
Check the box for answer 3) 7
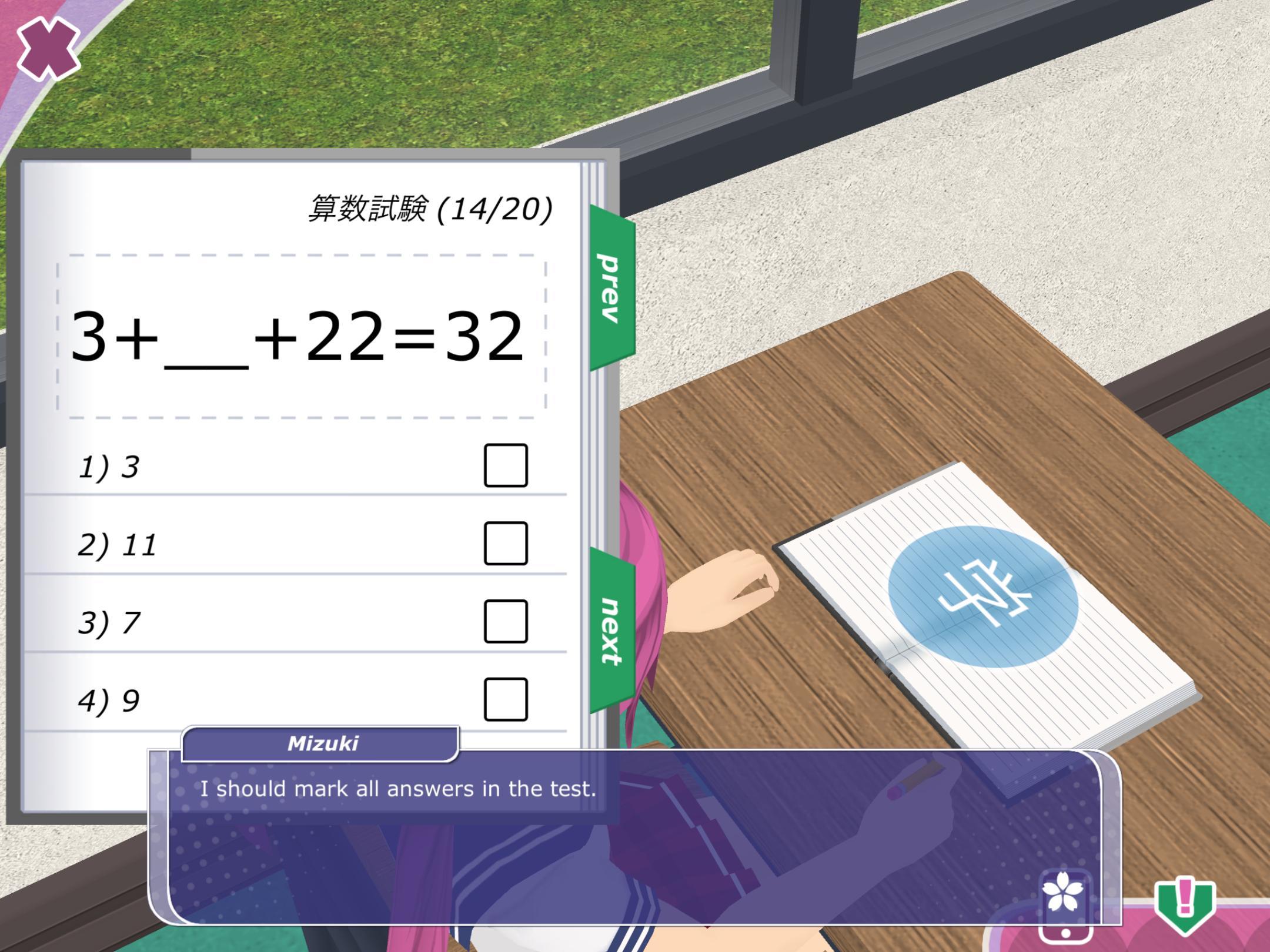coord(506,621)
